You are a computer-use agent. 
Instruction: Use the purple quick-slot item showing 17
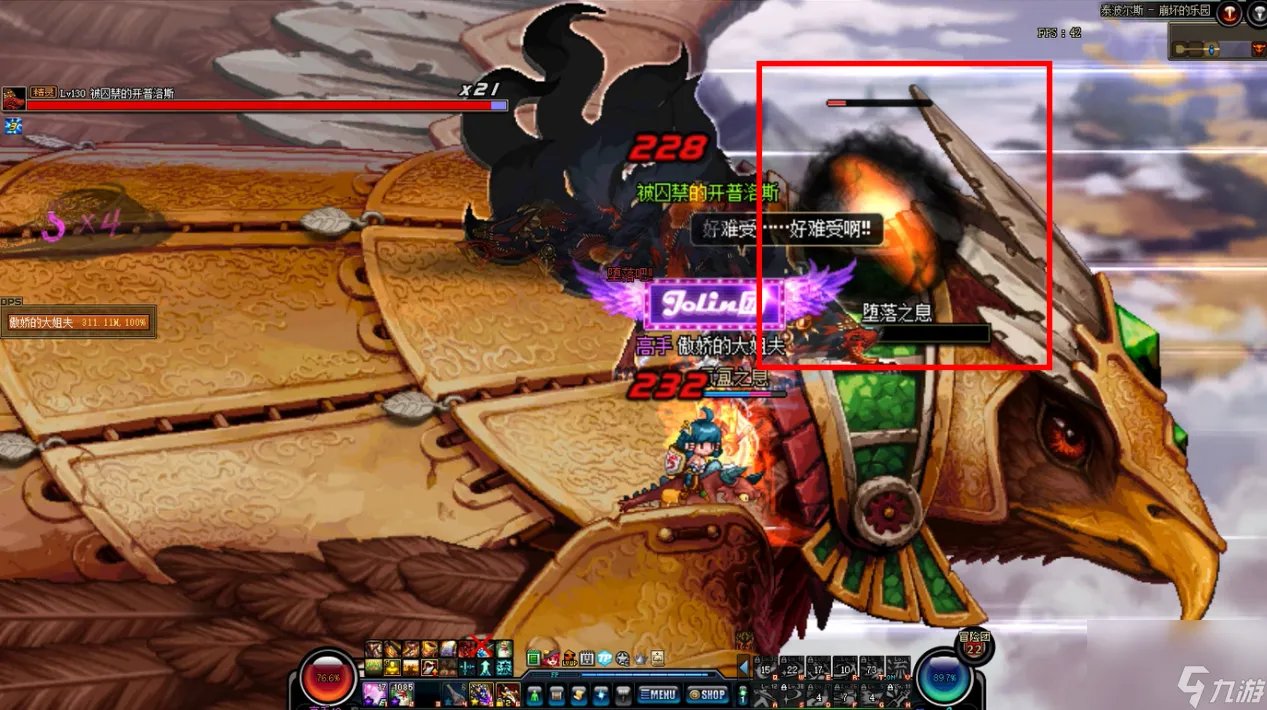pyautogui.click(x=374, y=692)
